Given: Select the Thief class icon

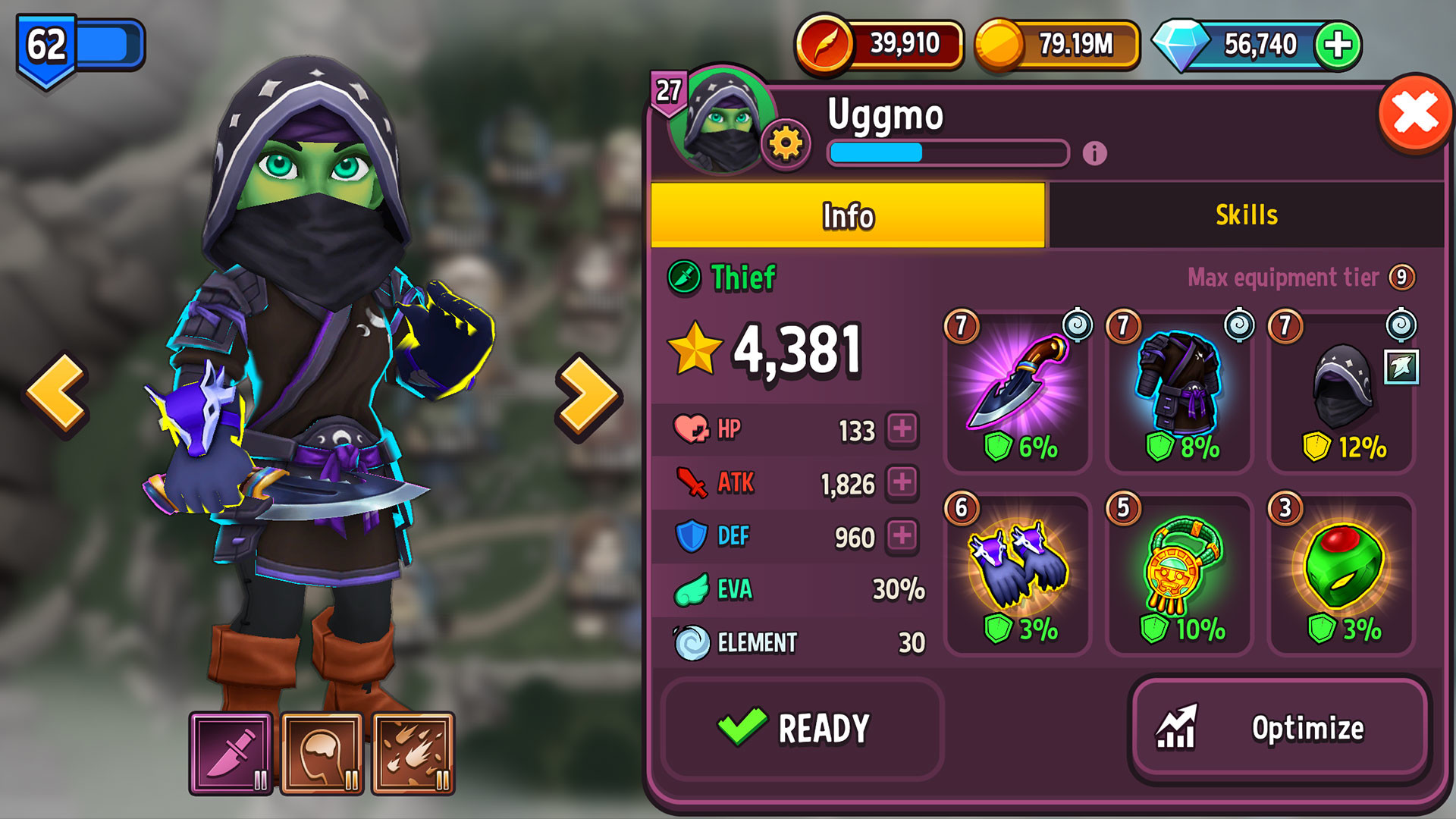Looking at the screenshot, I should 683,278.
